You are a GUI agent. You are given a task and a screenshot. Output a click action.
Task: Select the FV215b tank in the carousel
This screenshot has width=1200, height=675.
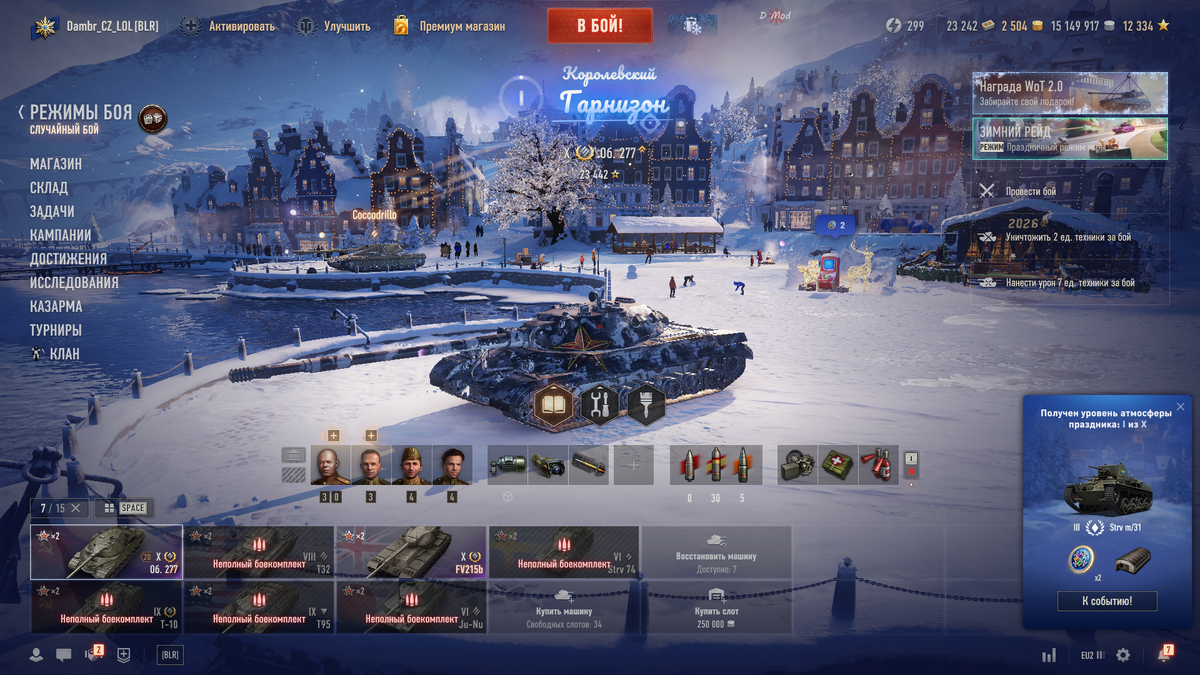[411, 552]
